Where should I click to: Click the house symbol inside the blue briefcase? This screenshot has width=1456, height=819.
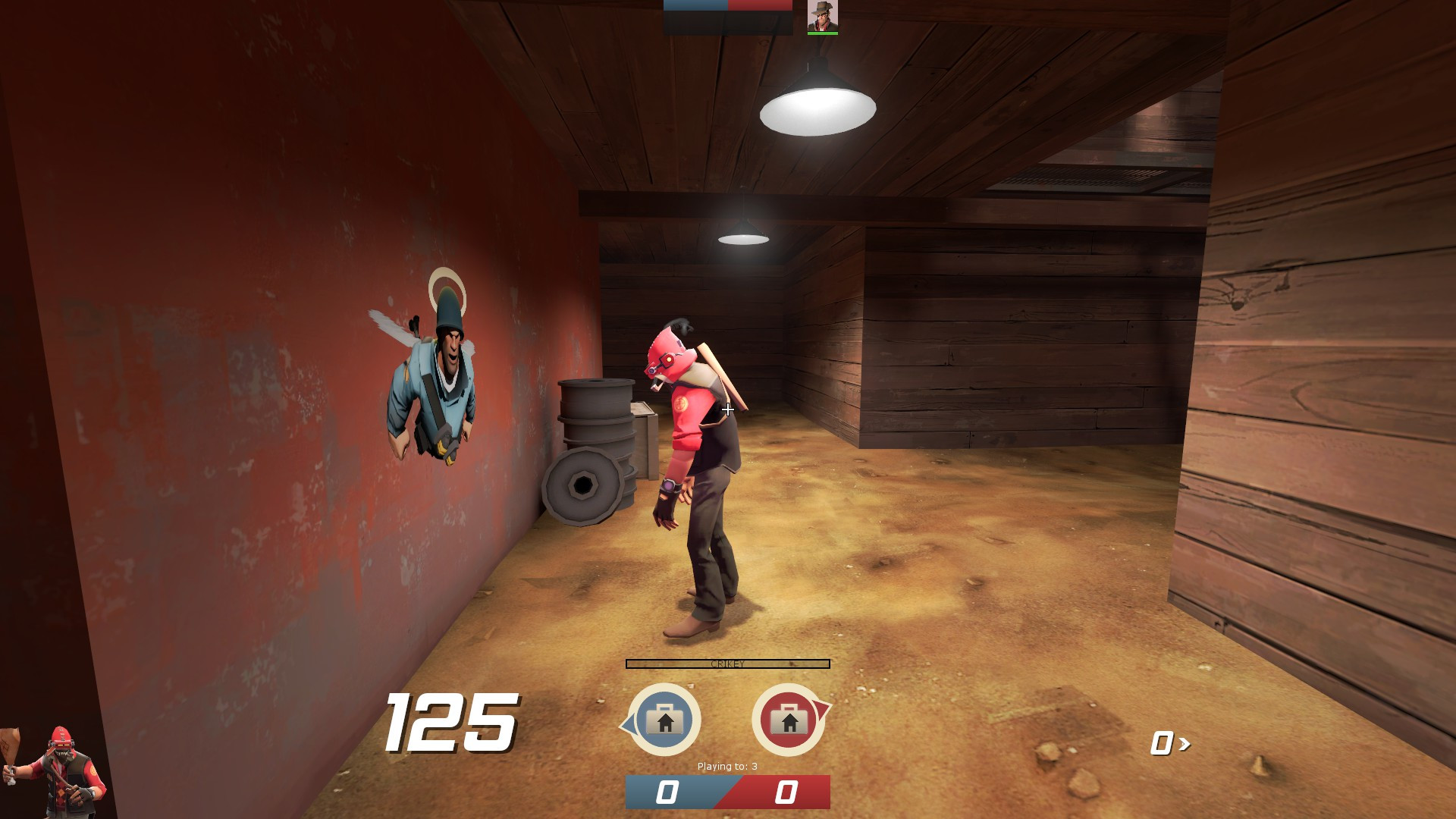tap(666, 724)
